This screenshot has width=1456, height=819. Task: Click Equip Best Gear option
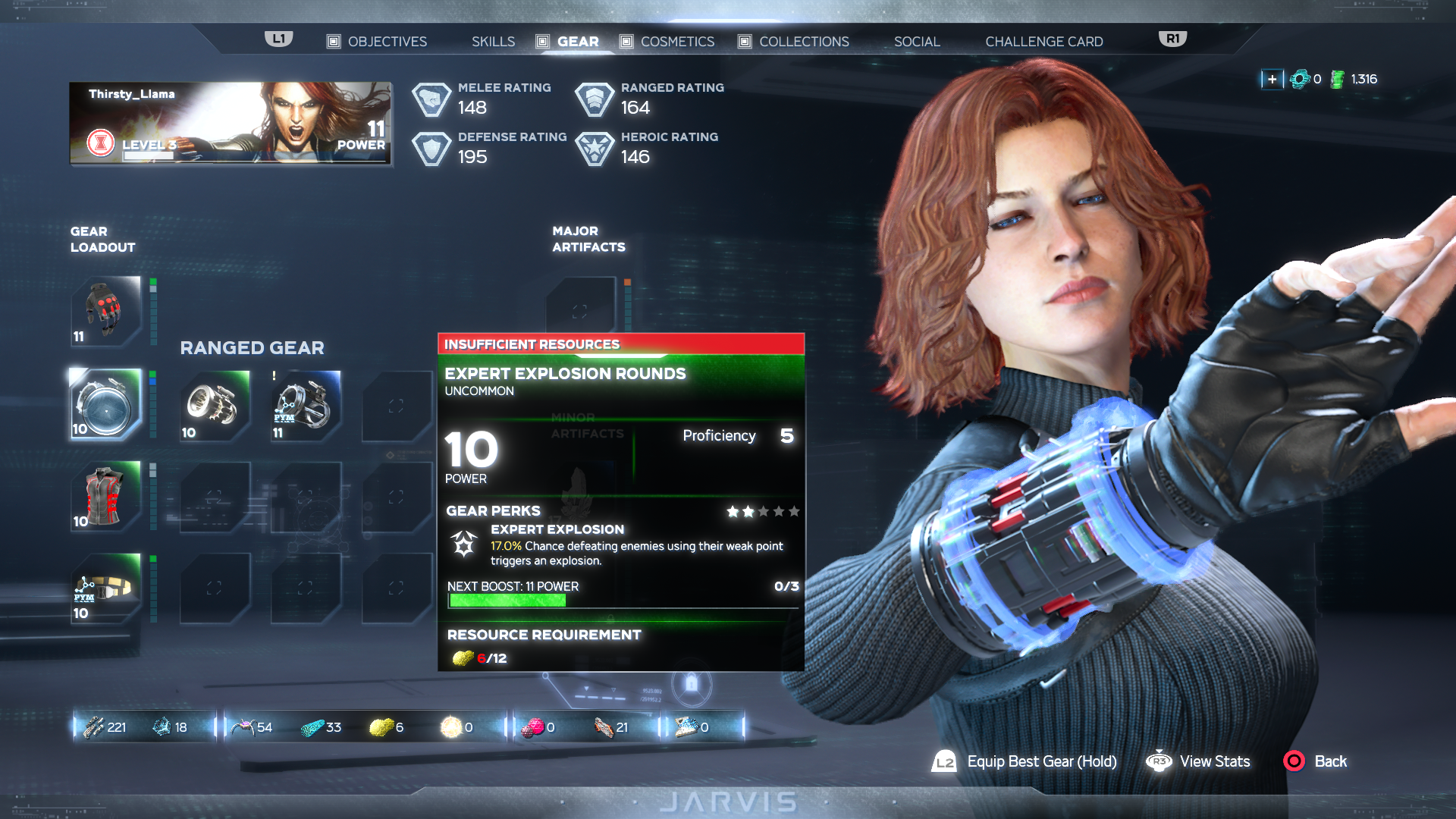click(x=1041, y=761)
